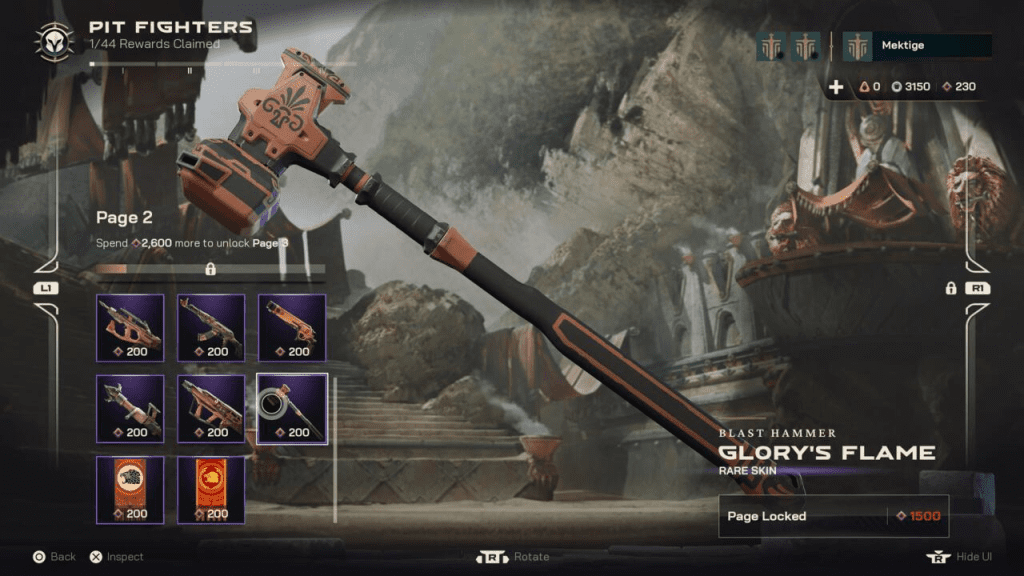Add currency with the plus button
The image size is (1024, 576).
(x=837, y=87)
